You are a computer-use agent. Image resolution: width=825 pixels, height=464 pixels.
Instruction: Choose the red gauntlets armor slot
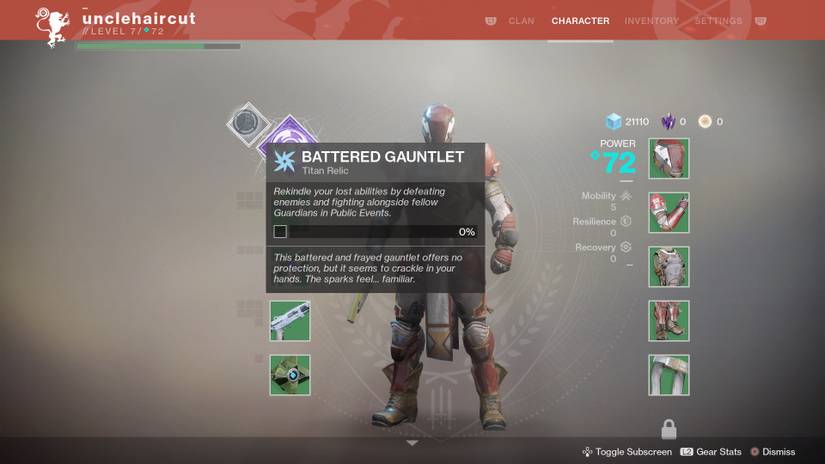668,213
